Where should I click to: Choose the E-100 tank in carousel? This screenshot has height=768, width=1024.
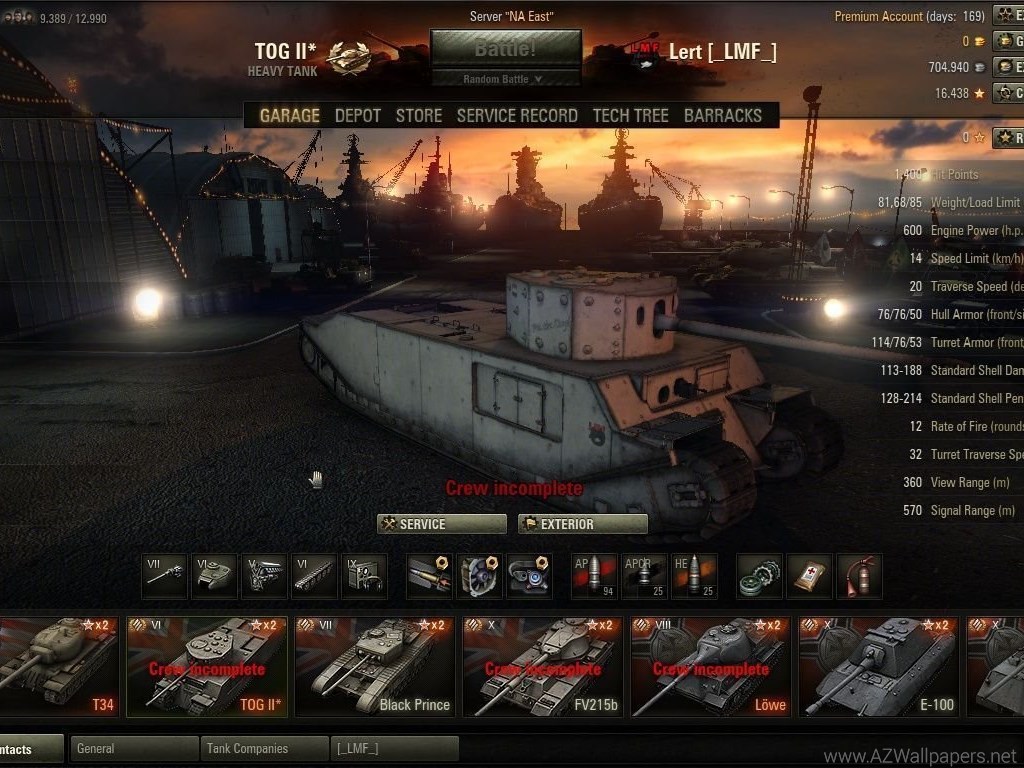tap(878, 666)
